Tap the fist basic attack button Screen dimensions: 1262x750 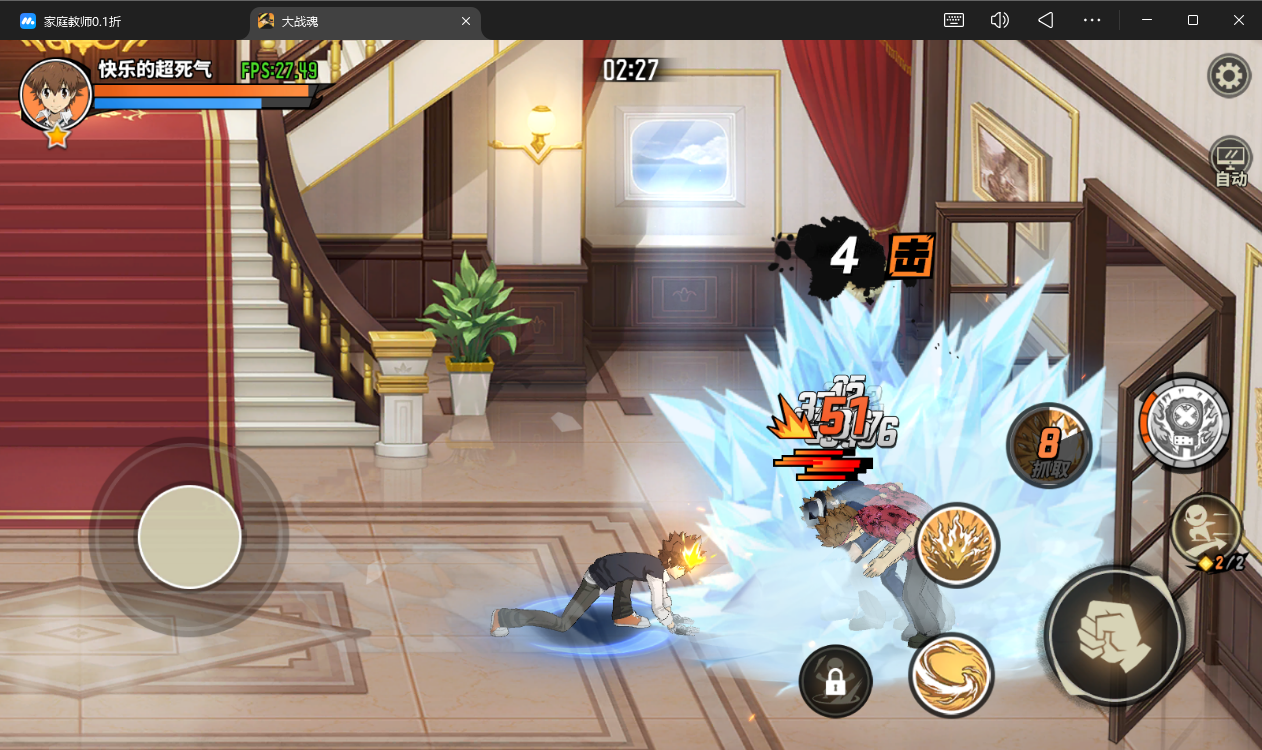click(x=1114, y=634)
